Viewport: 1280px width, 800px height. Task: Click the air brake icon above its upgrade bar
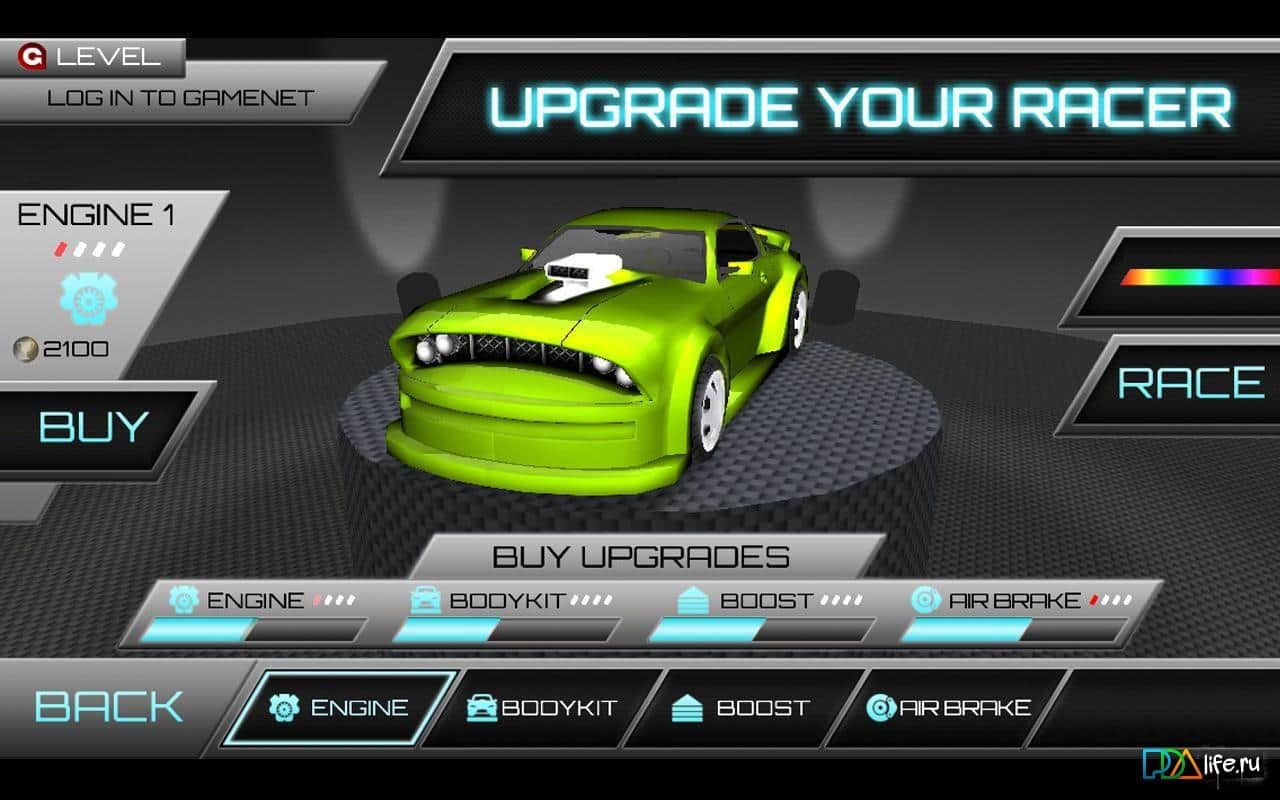coord(922,600)
